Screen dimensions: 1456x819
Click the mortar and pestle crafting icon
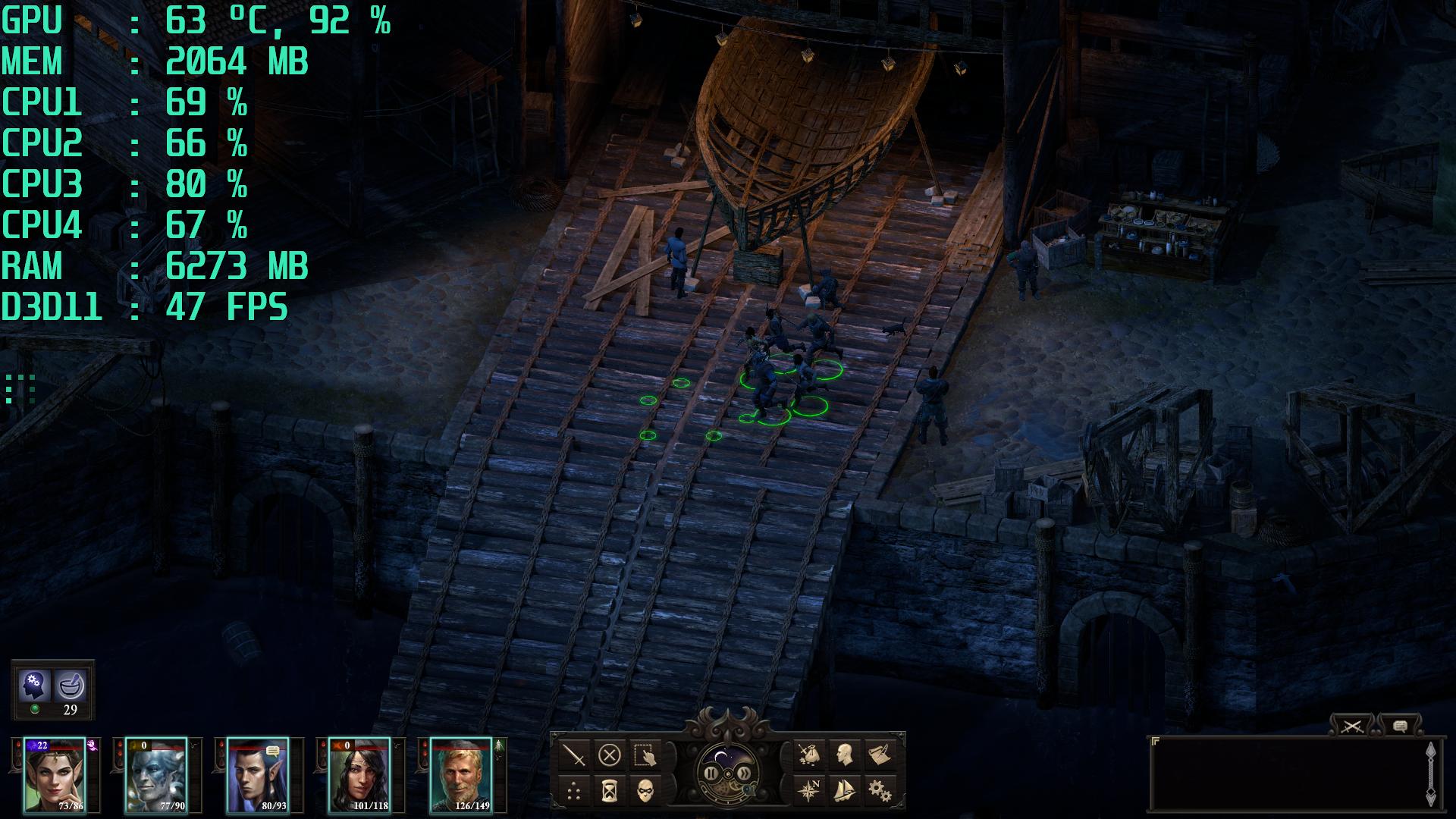(71, 686)
